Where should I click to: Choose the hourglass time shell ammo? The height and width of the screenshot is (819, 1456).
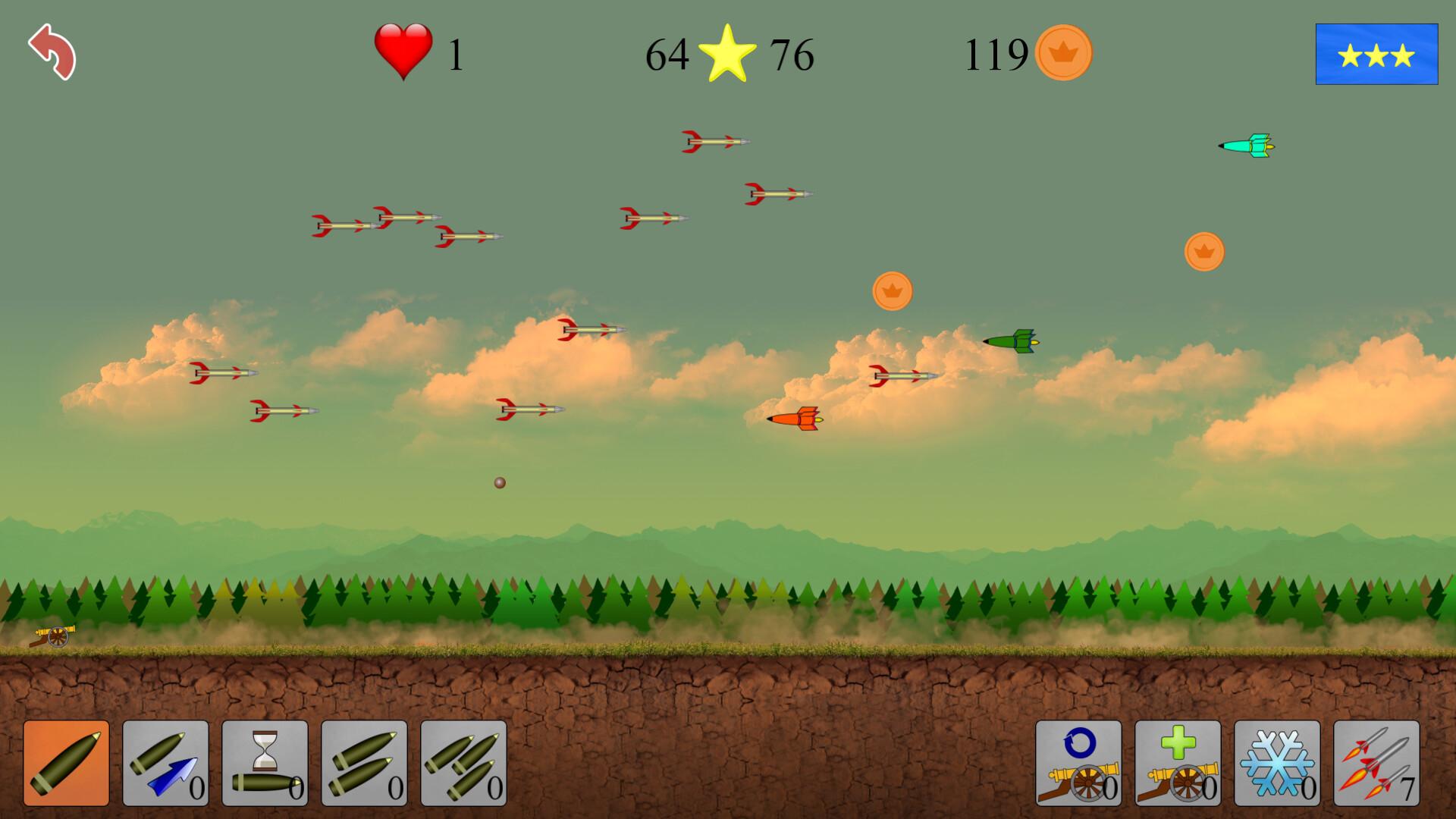click(267, 762)
